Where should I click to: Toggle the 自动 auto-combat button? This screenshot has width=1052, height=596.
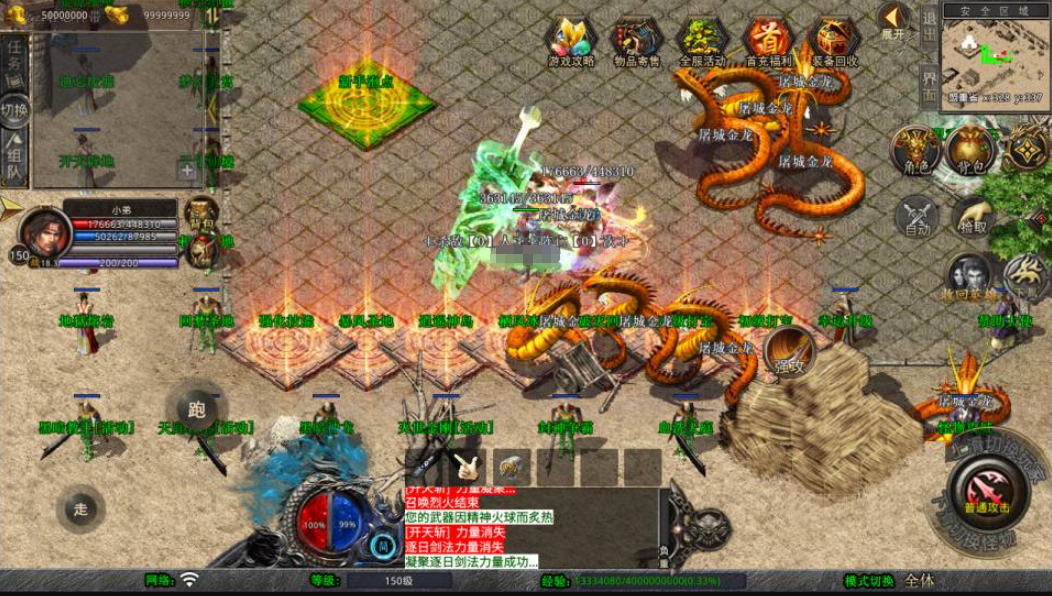917,216
